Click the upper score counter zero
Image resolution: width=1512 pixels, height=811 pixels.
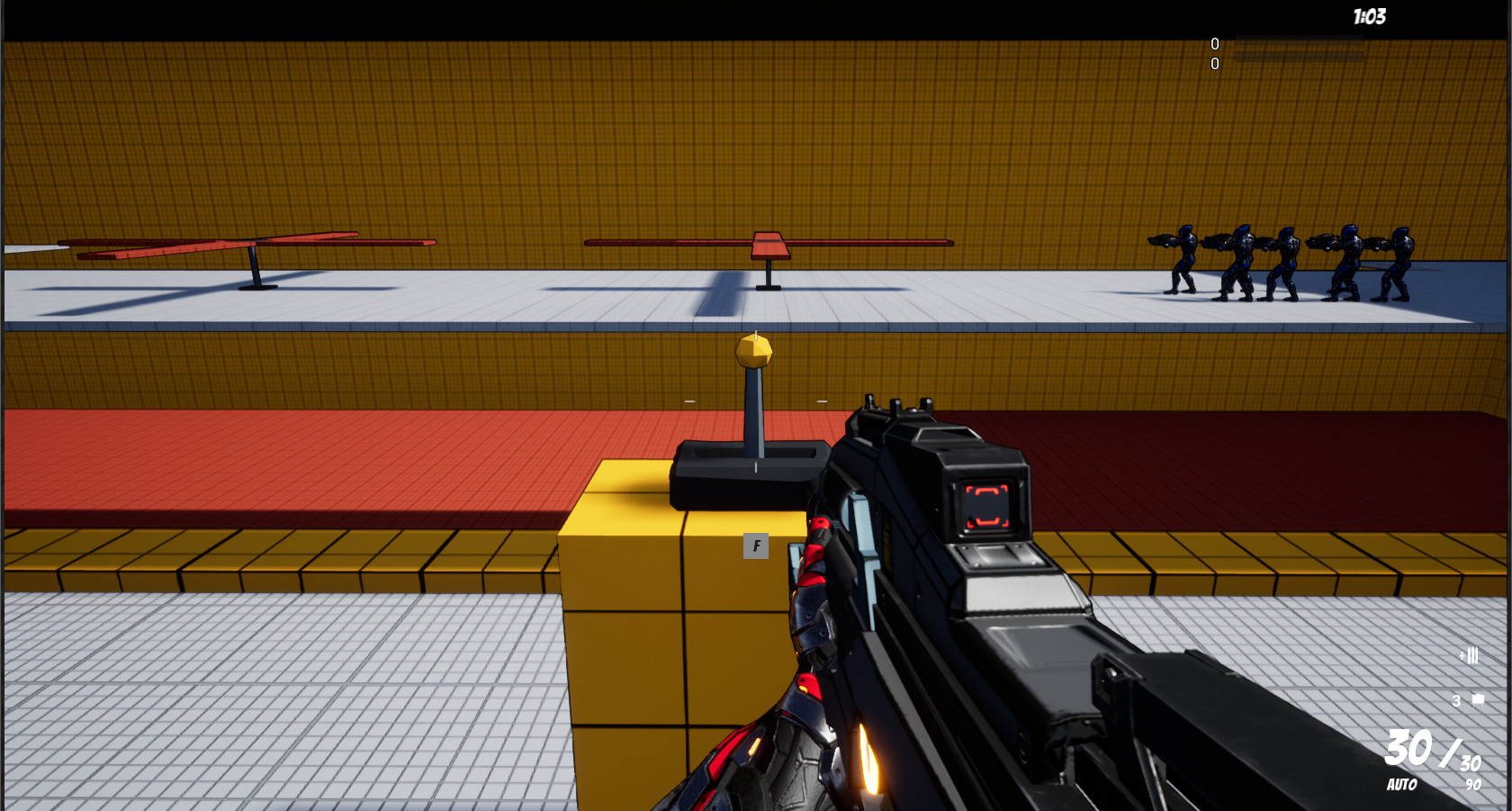coord(1215,43)
